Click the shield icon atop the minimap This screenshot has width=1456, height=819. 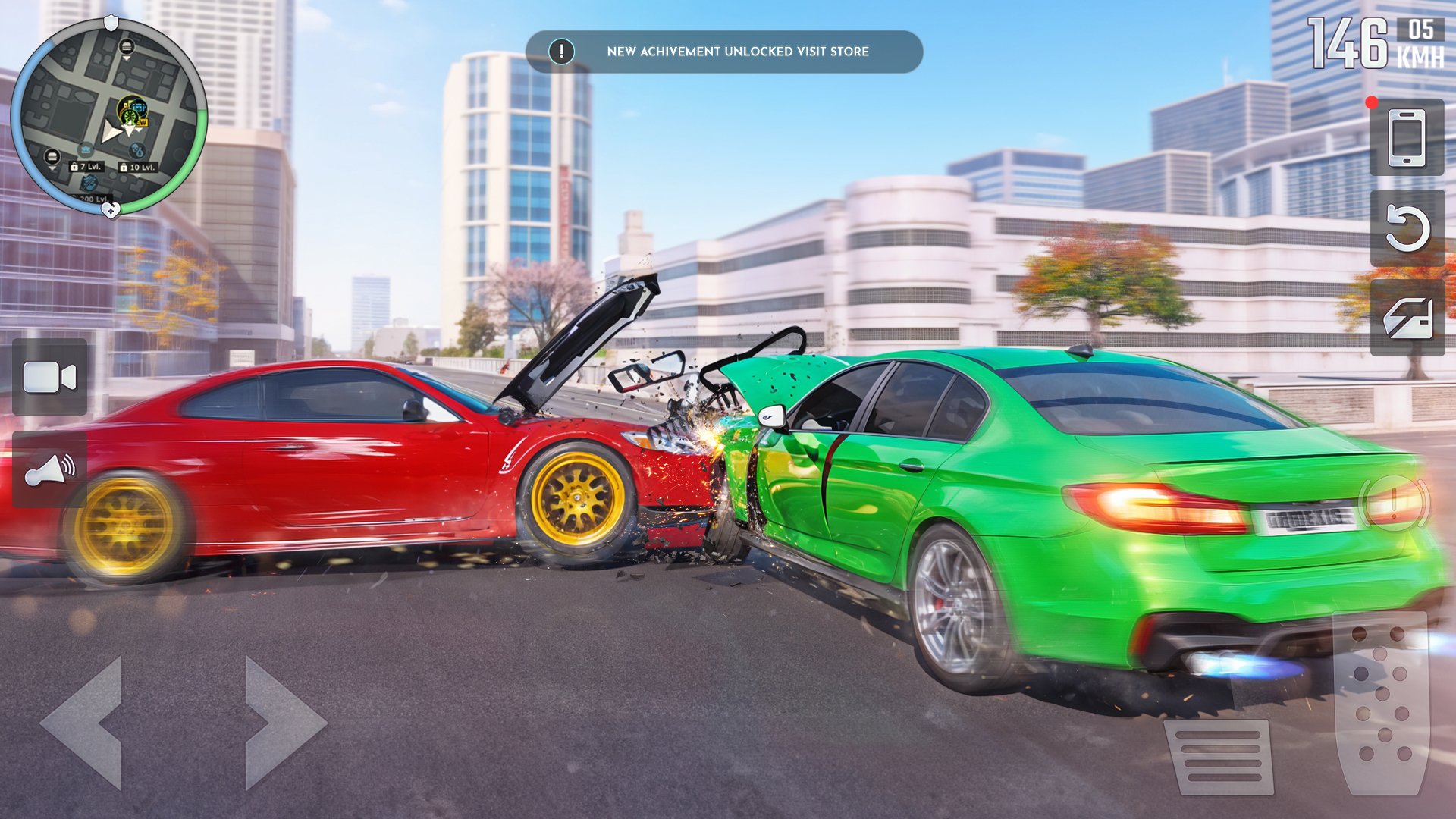(x=111, y=24)
